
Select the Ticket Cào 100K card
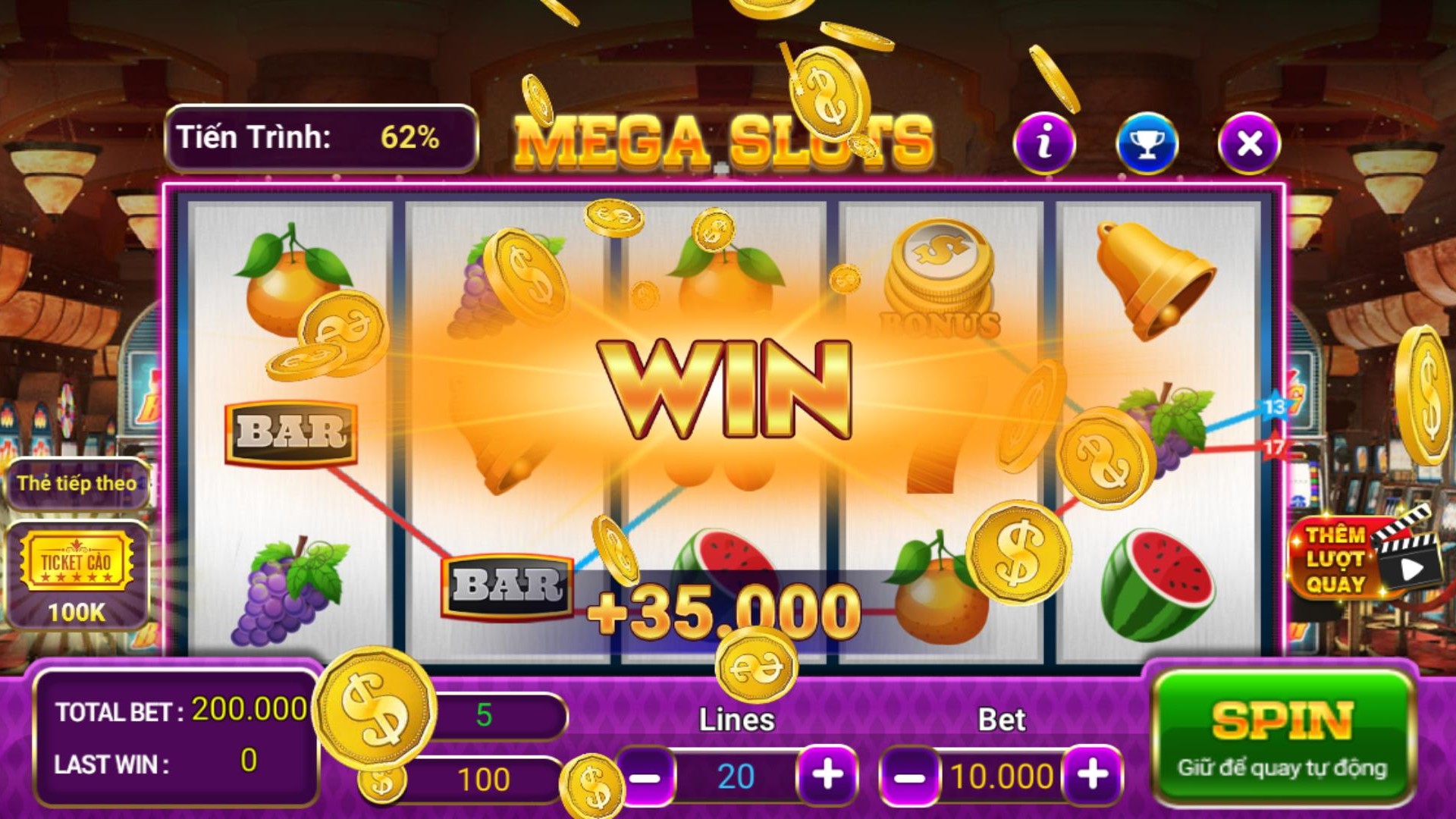(77, 575)
